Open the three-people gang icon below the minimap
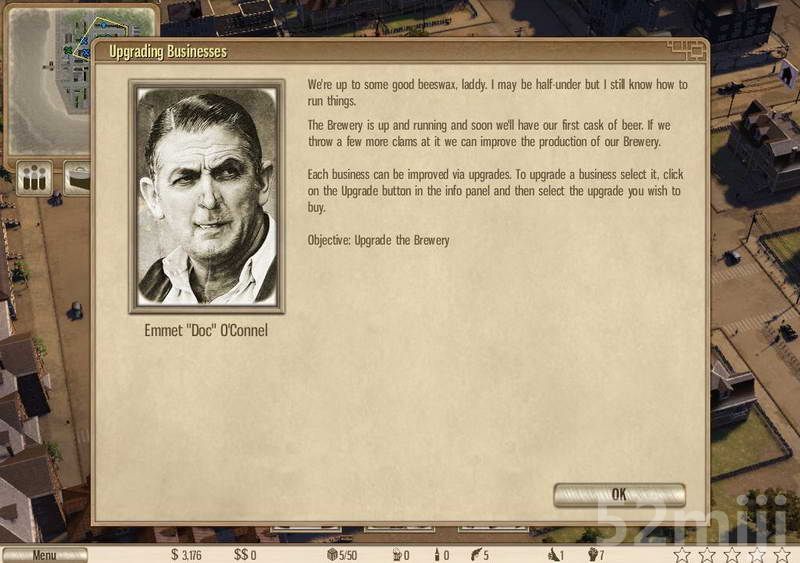 click(x=35, y=179)
